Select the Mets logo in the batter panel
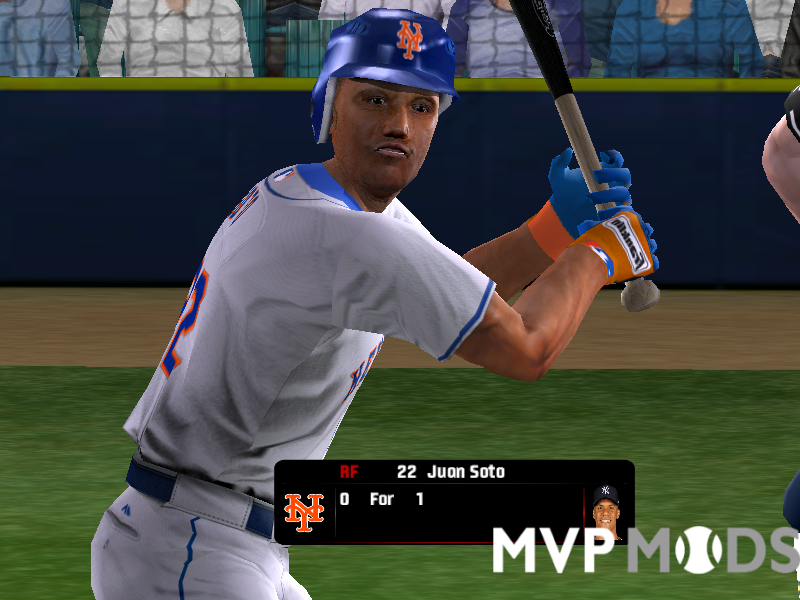This screenshot has width=800, height=600. (x=304, y=512)
